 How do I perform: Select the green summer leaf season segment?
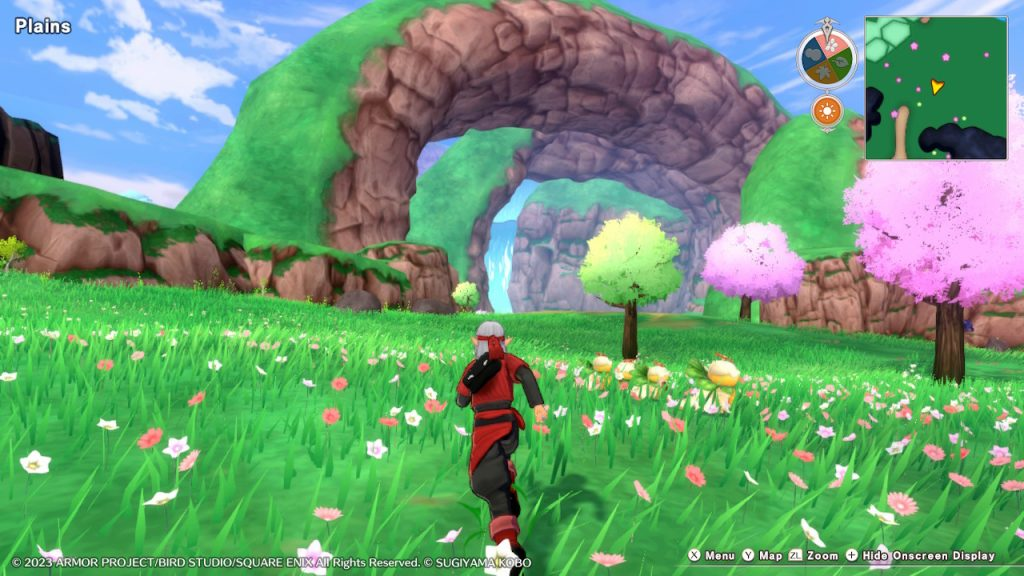pyautogui.click(x=840, y=60)
